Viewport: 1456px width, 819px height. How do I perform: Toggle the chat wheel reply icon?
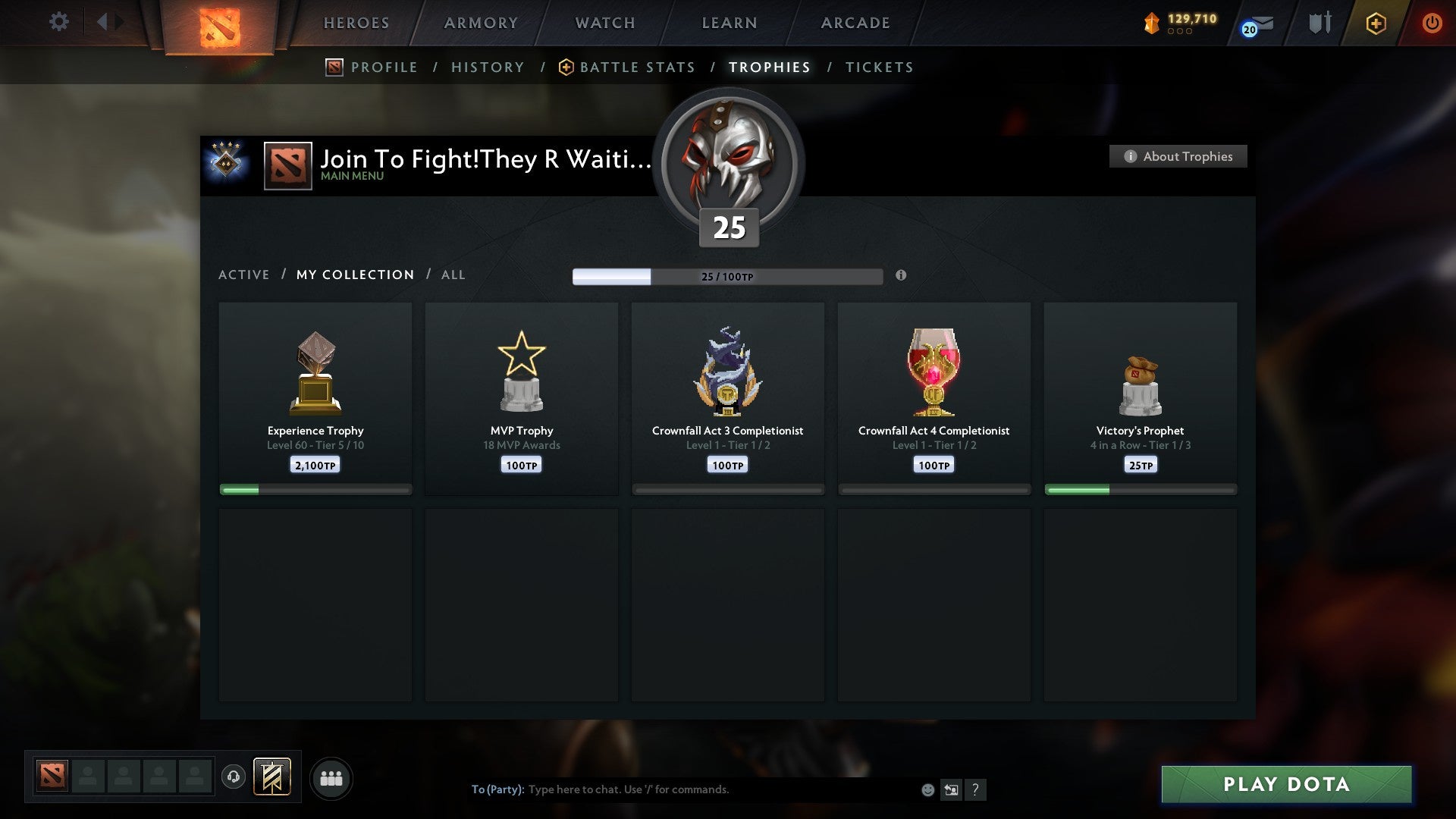click(952, 789)
